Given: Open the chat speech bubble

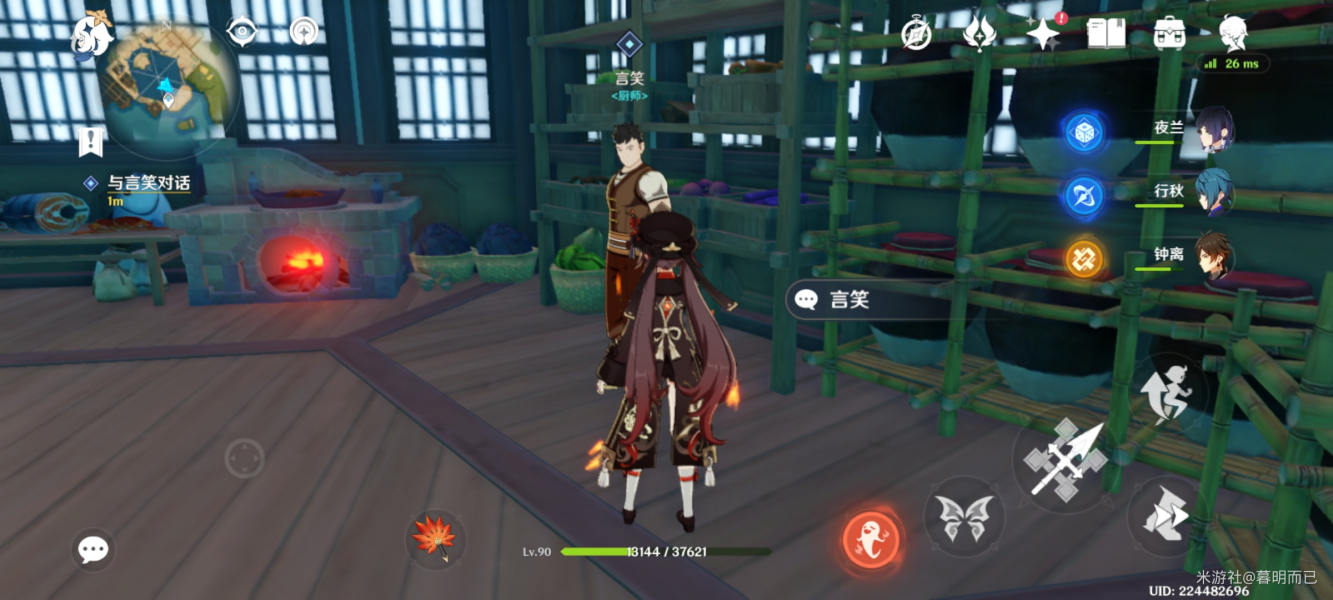Looking at the screenshot, I should tap(94, 549).
